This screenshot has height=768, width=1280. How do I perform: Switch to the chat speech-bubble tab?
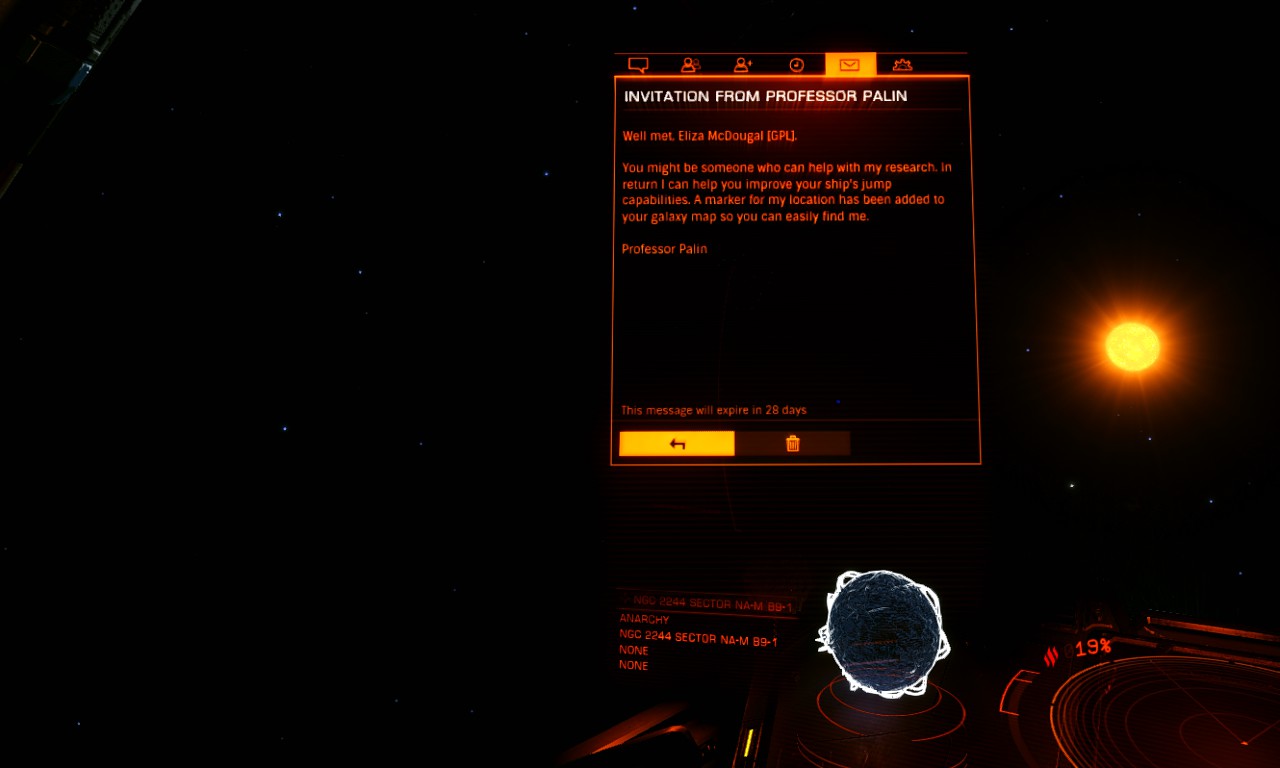click(x=638, y=65)
